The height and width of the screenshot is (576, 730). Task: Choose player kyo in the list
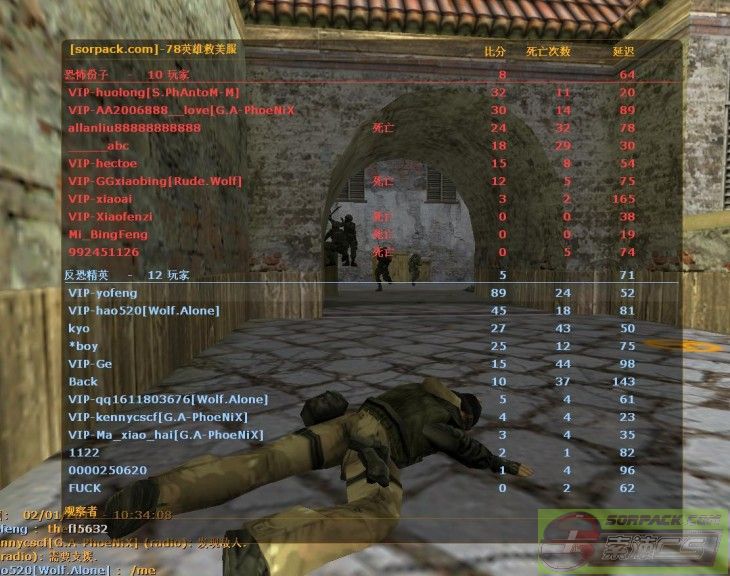click(79, 328)
